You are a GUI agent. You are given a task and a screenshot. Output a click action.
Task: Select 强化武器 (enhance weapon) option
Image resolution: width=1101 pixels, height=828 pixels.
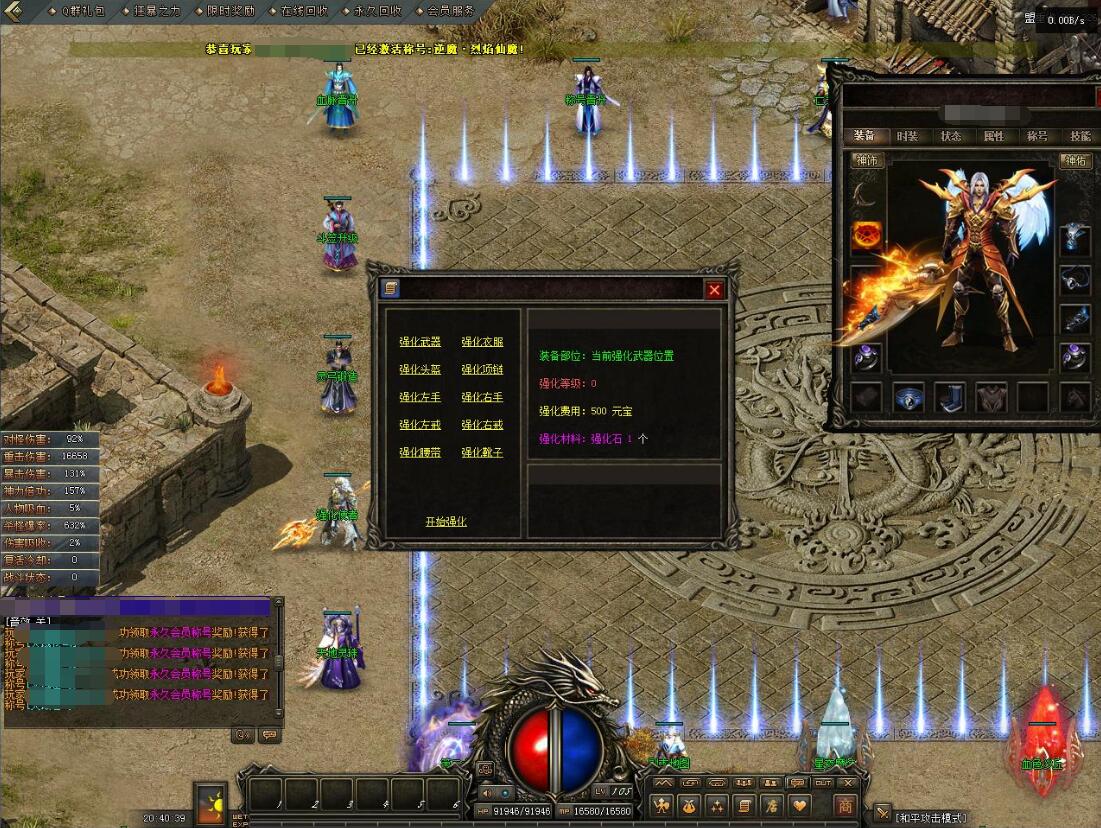click(420, 342)
